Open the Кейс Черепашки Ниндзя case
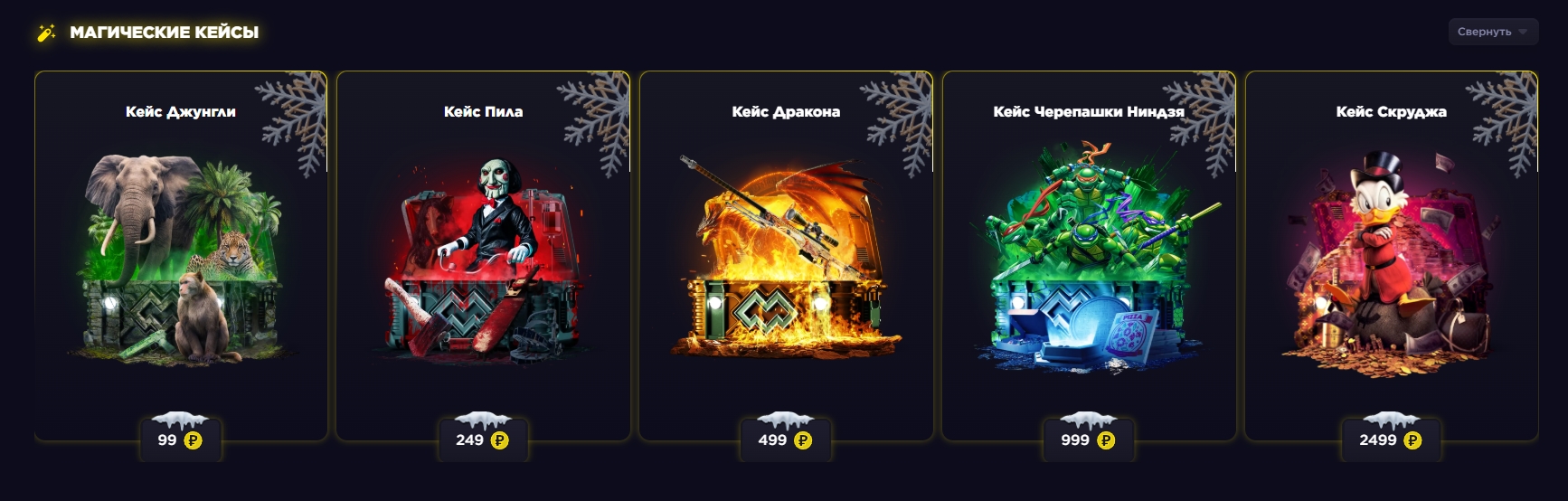The height and width of the screenshot is (501, 1568). click(1089, 253)
